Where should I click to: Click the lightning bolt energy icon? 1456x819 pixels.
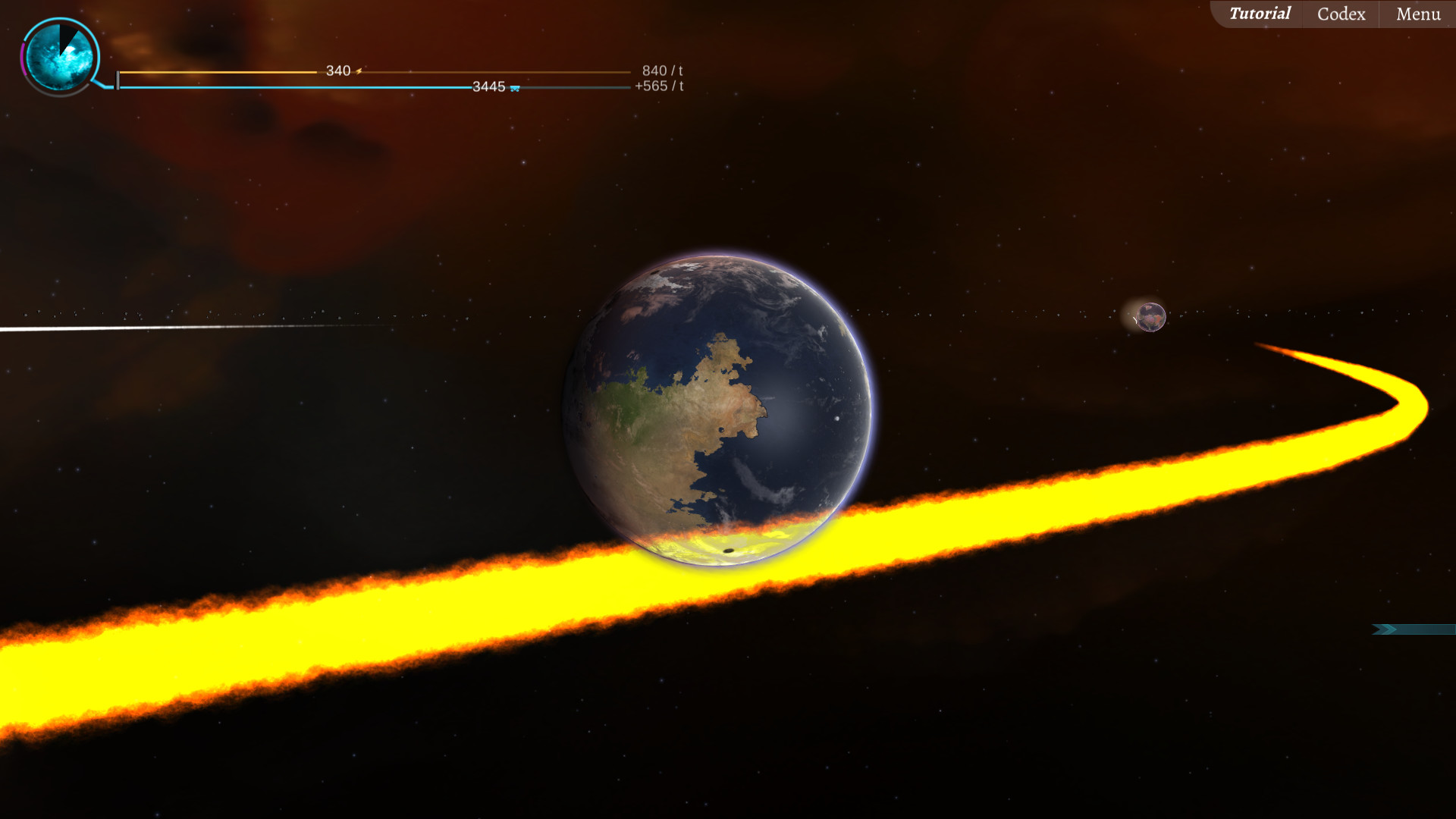[359, 71]
